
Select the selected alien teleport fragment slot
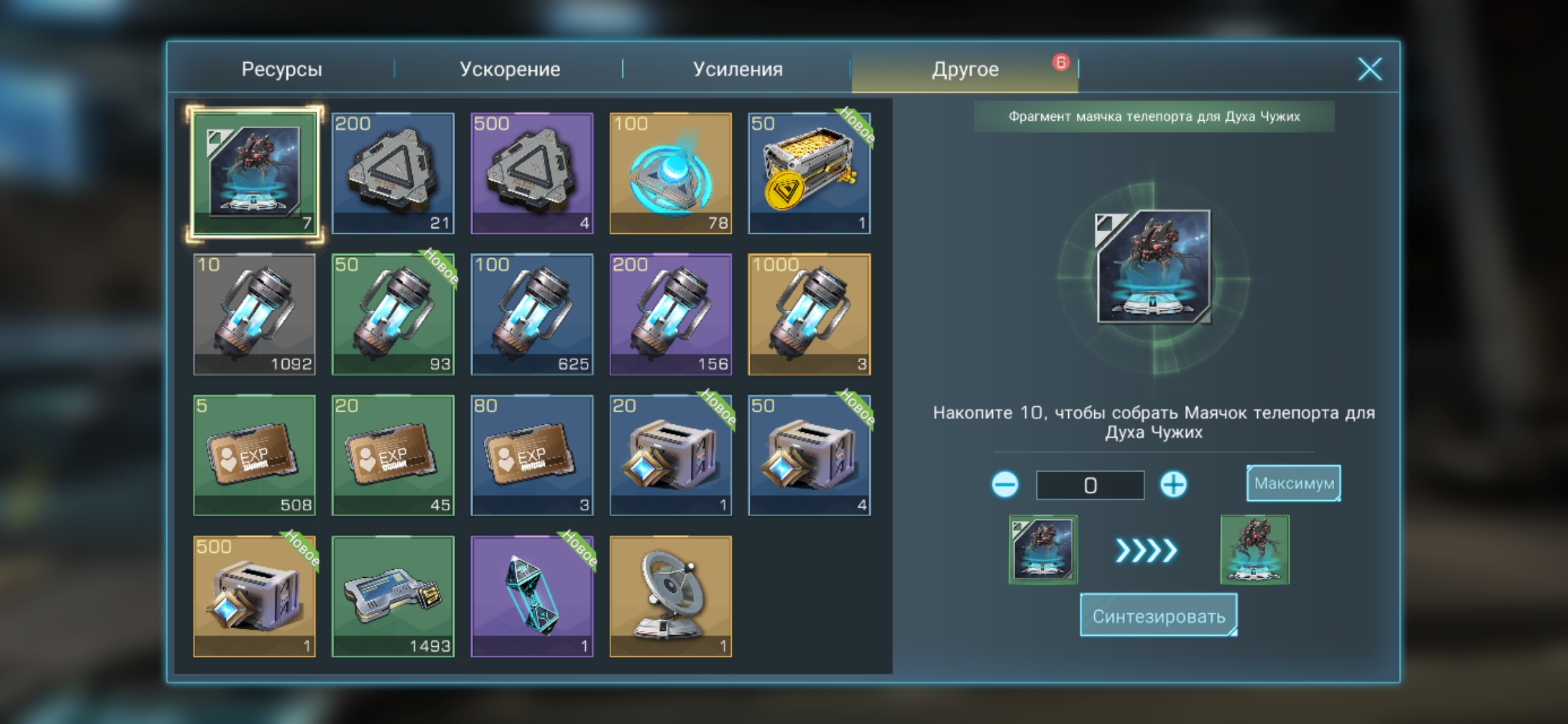pos(255,174)
